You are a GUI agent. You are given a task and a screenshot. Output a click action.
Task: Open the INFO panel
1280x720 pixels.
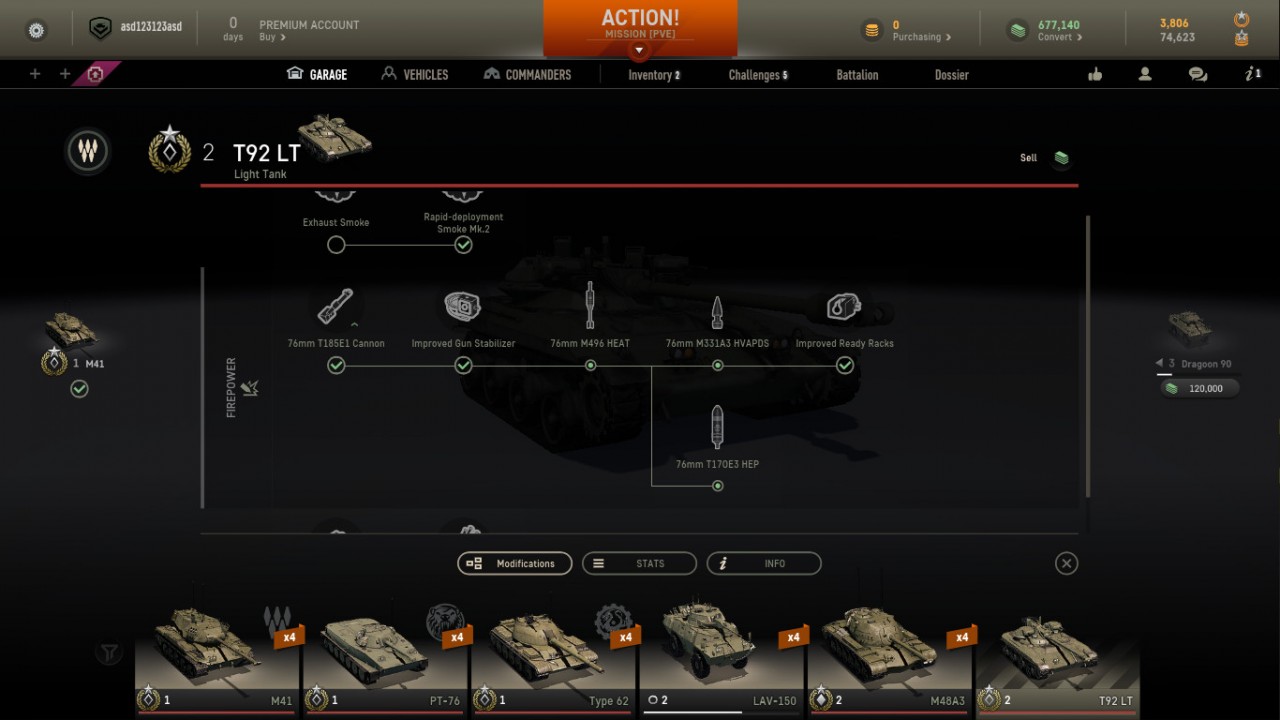[x=764, y=564]
